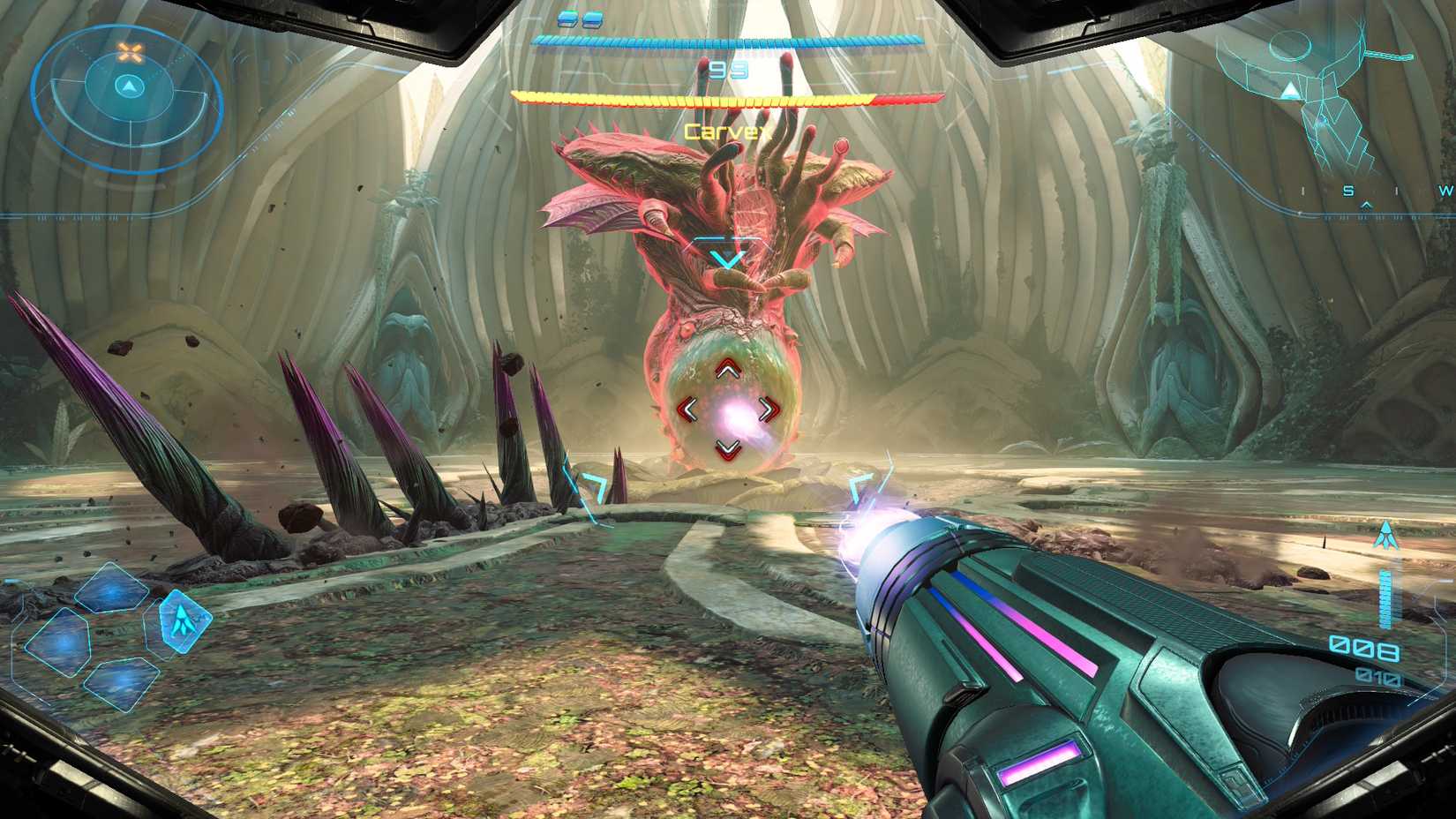Viewport: 1456px width, 819px height.
Task: Toggle the empty bottom visor slot diamond
Action: pos(122,684)
